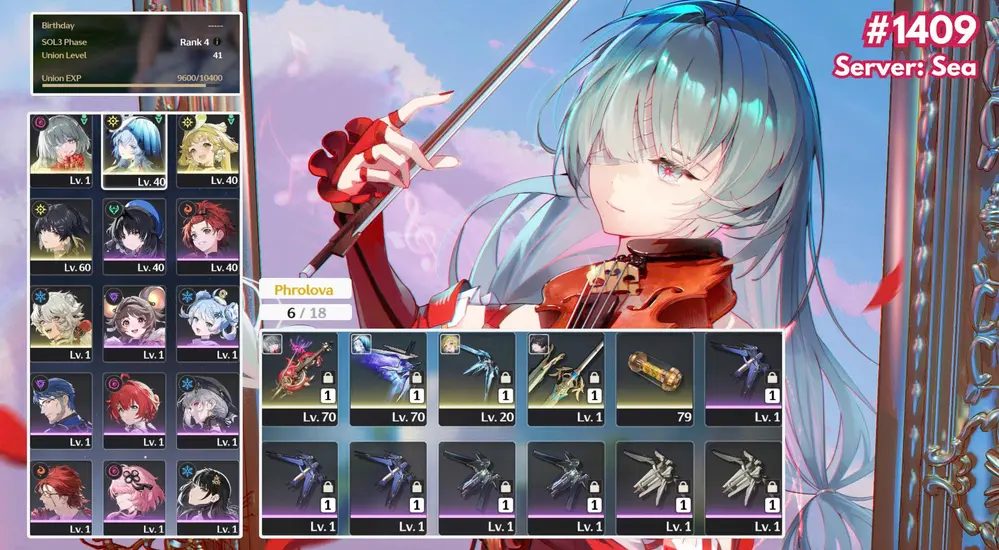
Task: Select the brown-haired character with round ears
Action: tap(134, 323)
